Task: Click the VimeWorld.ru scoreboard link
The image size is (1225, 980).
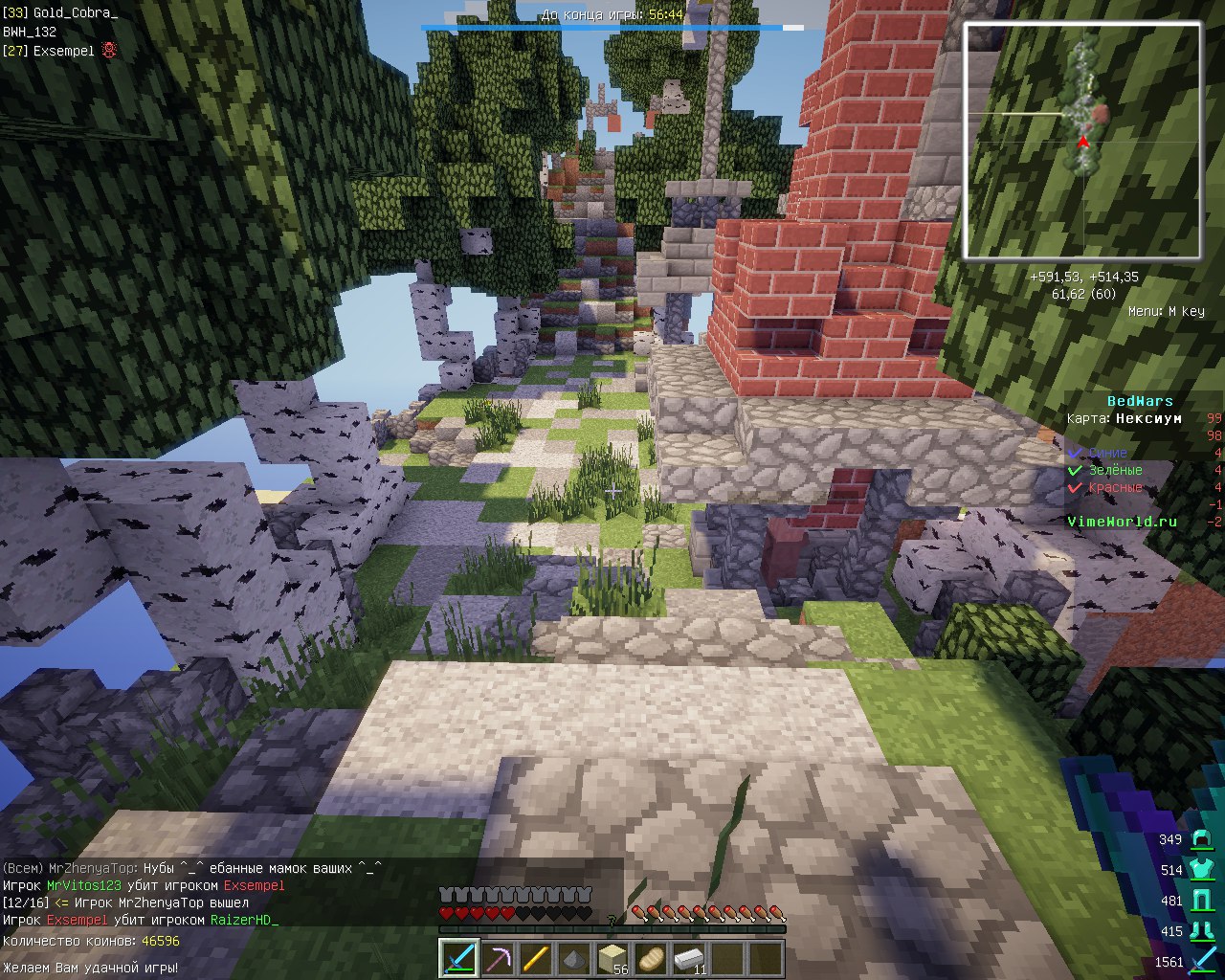Action: tap(1122, 522)
